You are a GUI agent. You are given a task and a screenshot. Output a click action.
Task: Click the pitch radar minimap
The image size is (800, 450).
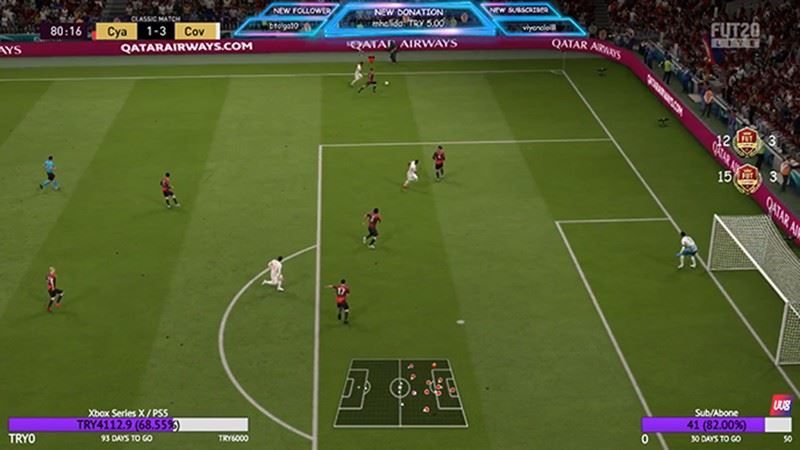click(400, 392)
